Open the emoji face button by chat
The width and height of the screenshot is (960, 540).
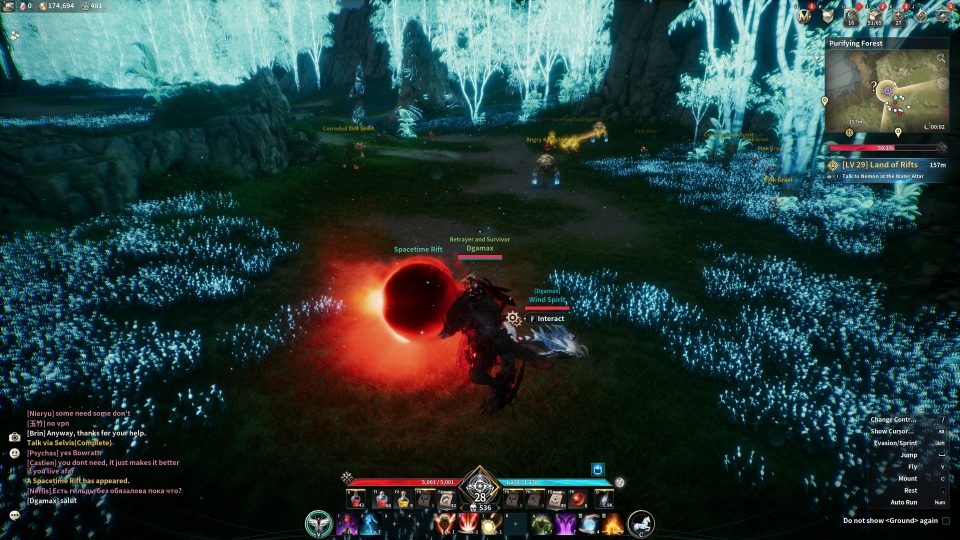click(15, 453)
